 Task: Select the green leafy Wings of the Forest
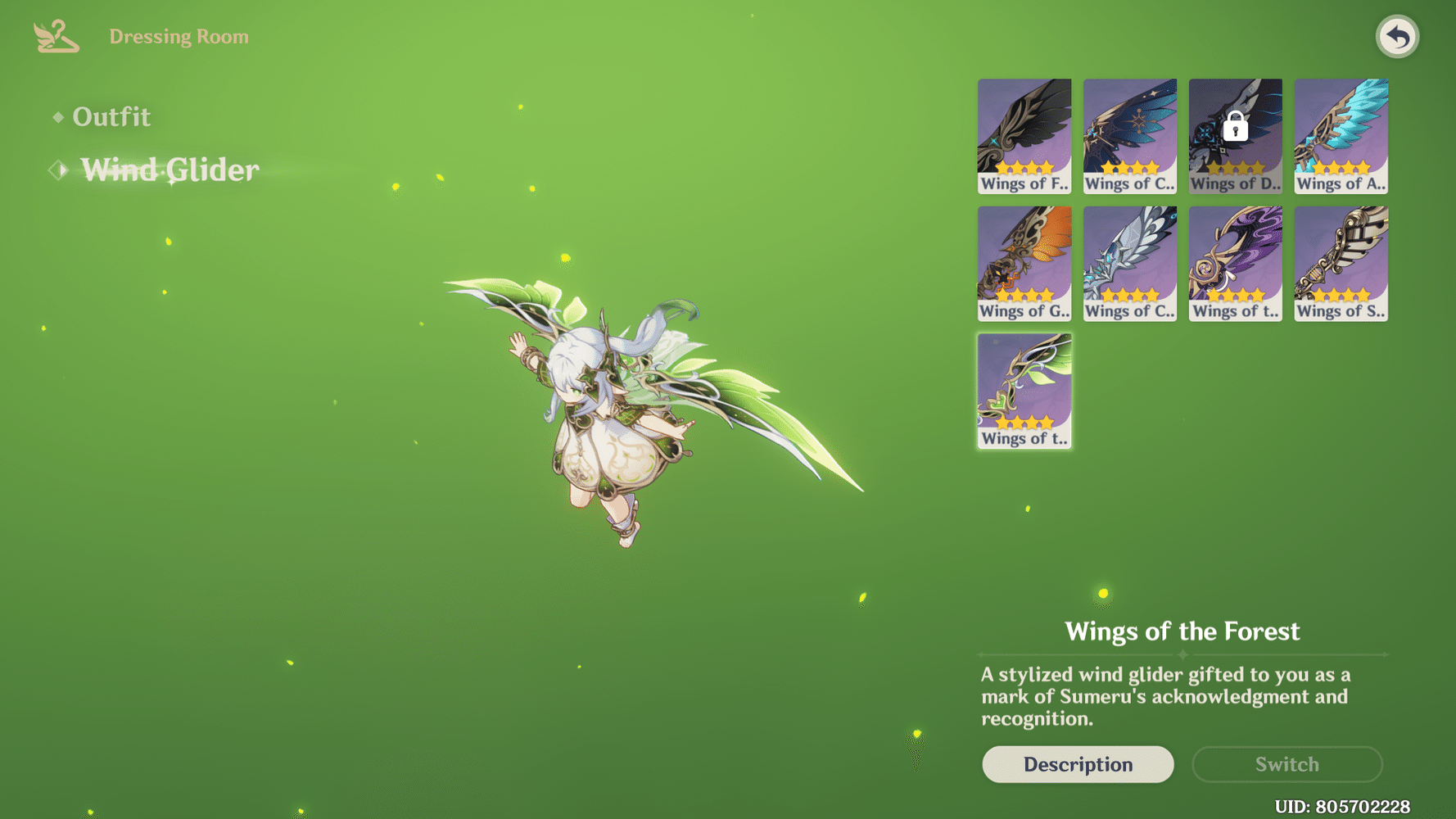(x=1024, y=391)
